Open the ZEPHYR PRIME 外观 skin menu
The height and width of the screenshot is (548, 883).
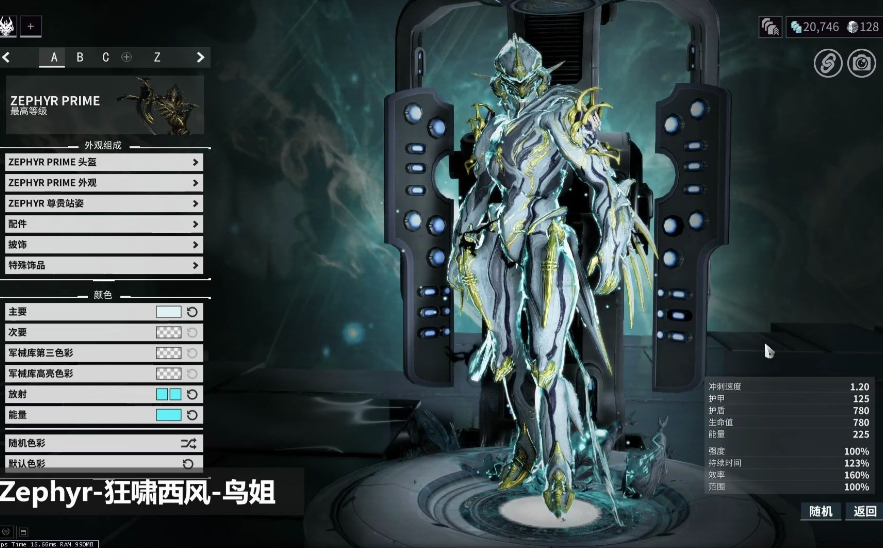(104, 183)
